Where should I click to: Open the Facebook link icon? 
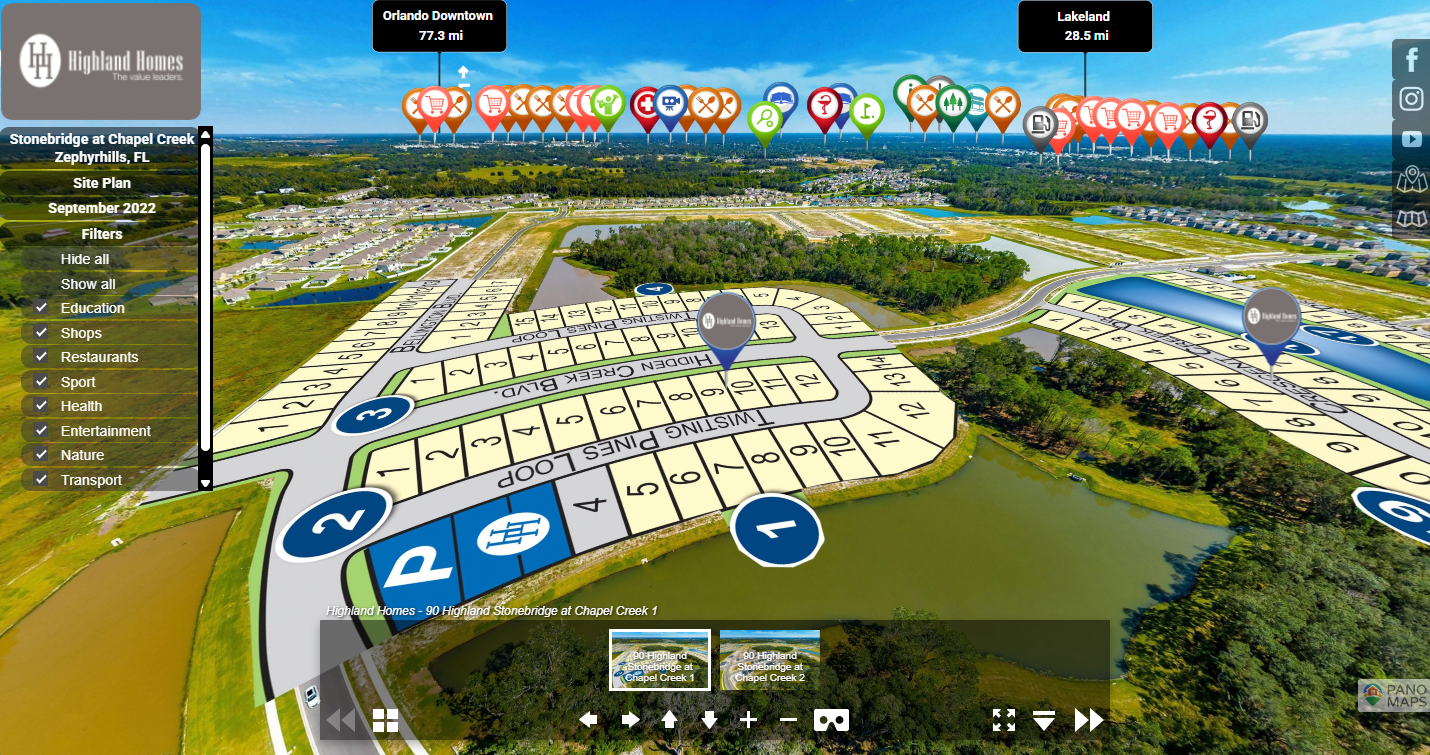tap(1411, 60)
